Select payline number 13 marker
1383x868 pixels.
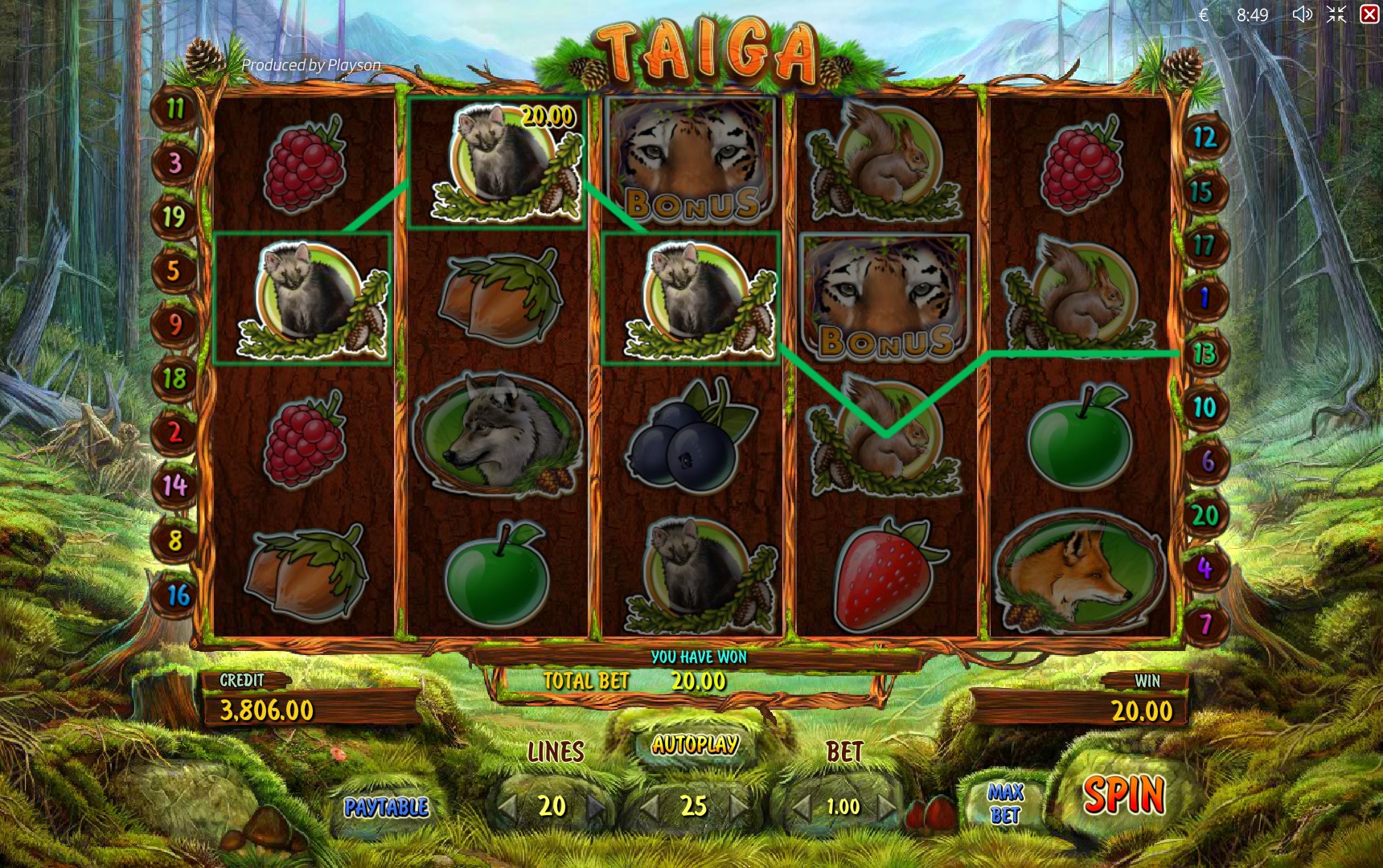1204,353
